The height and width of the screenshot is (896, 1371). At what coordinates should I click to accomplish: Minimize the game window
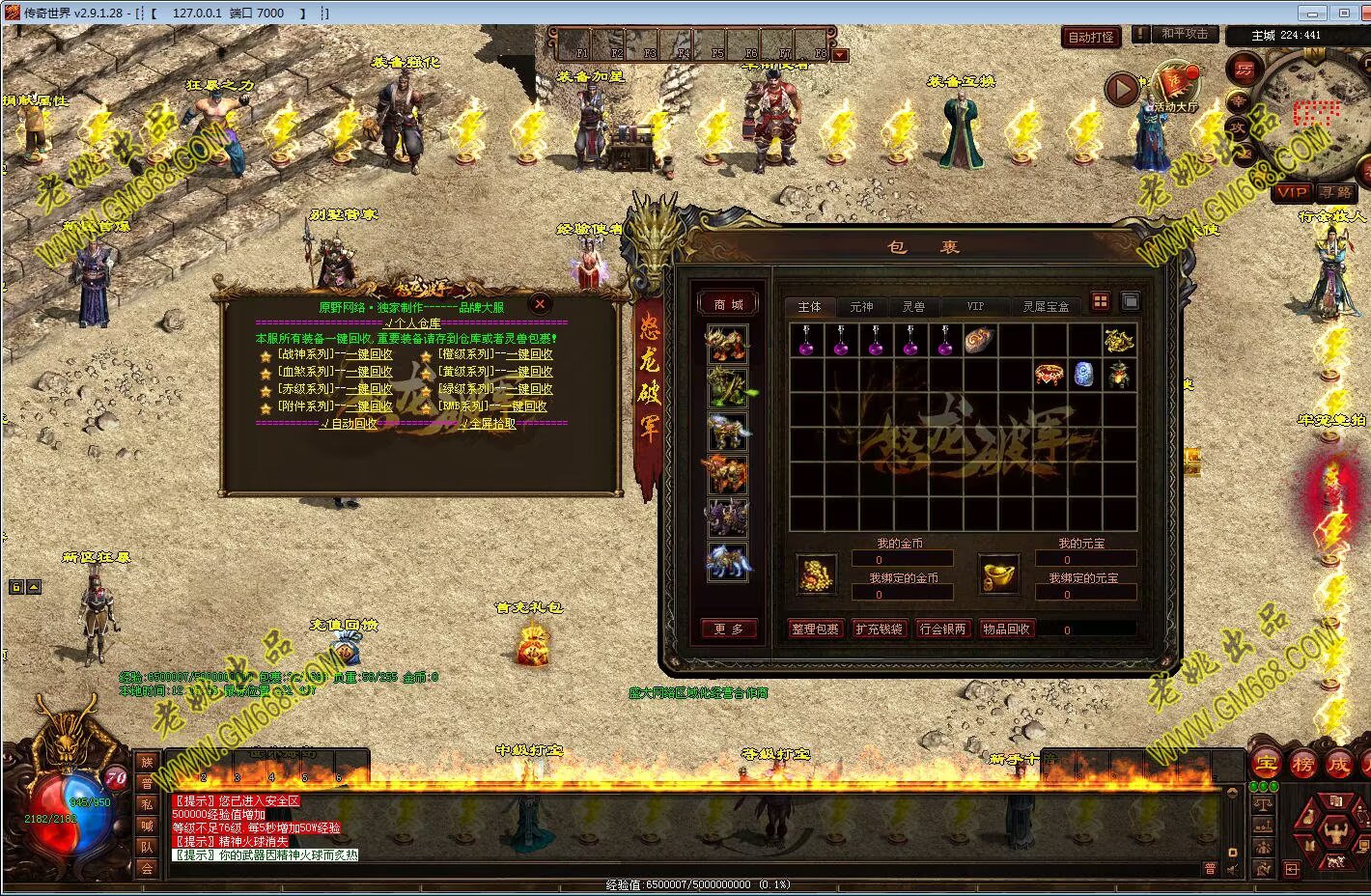point(1310,13)
